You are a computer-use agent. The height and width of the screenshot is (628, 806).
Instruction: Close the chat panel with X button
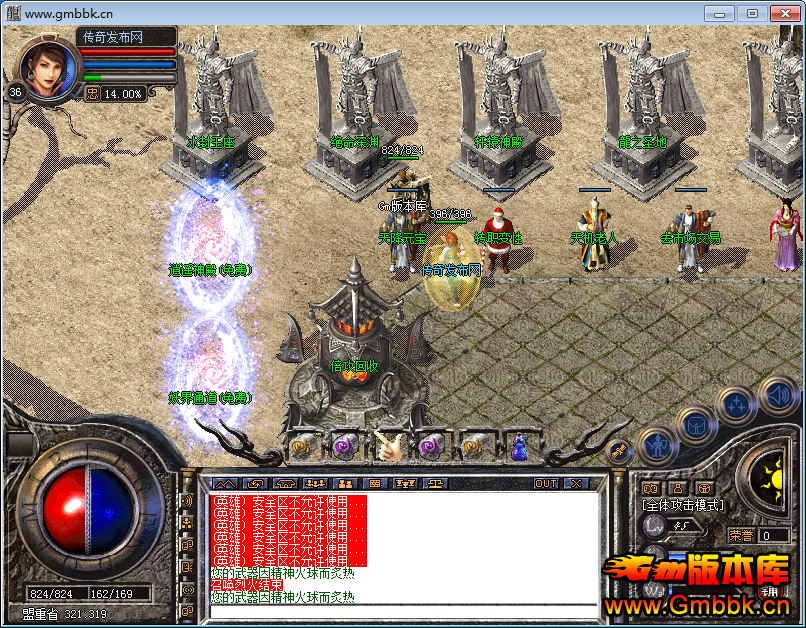click(575, 484)
